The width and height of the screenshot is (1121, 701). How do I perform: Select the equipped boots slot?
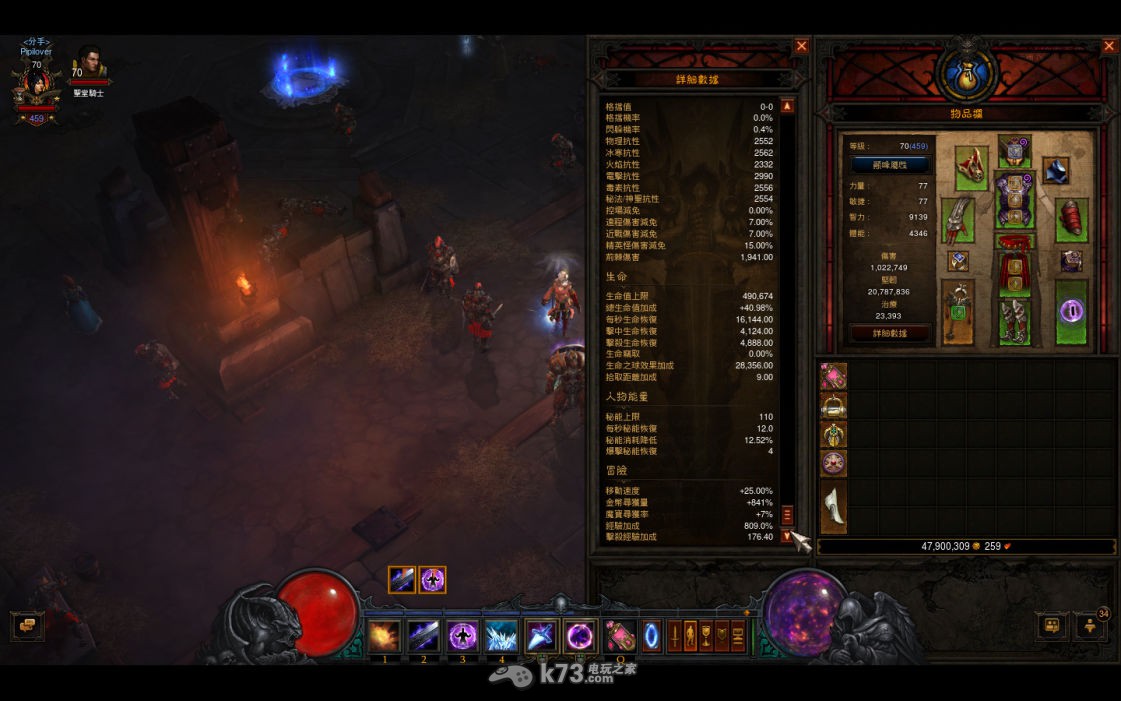[x=1014, y=320]
